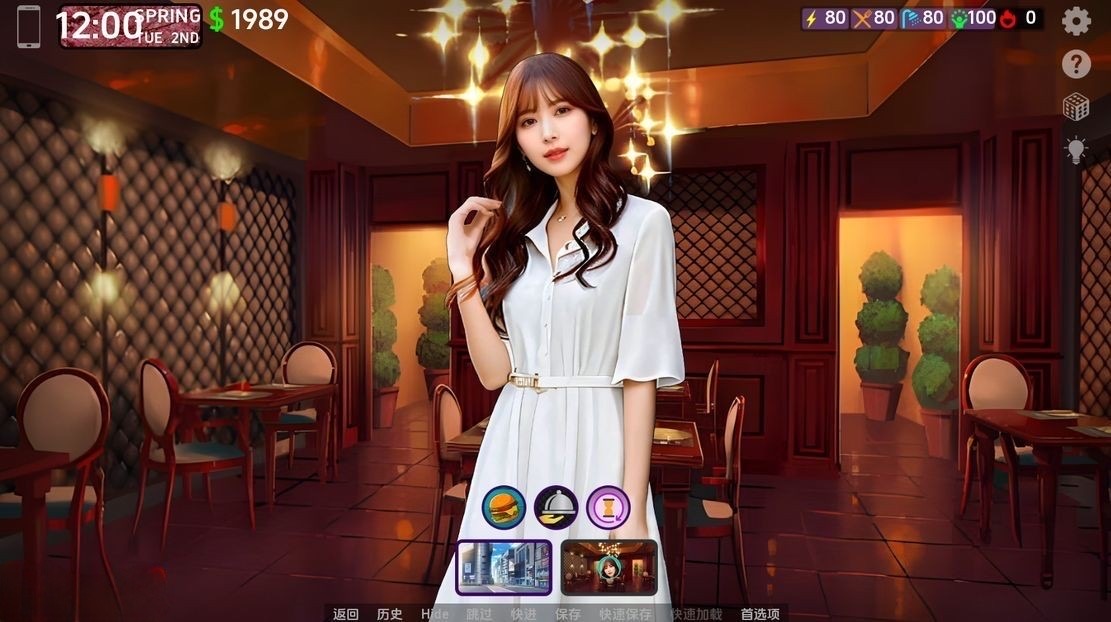
Task: Open help with the question mark icon
Action: 1076,65
